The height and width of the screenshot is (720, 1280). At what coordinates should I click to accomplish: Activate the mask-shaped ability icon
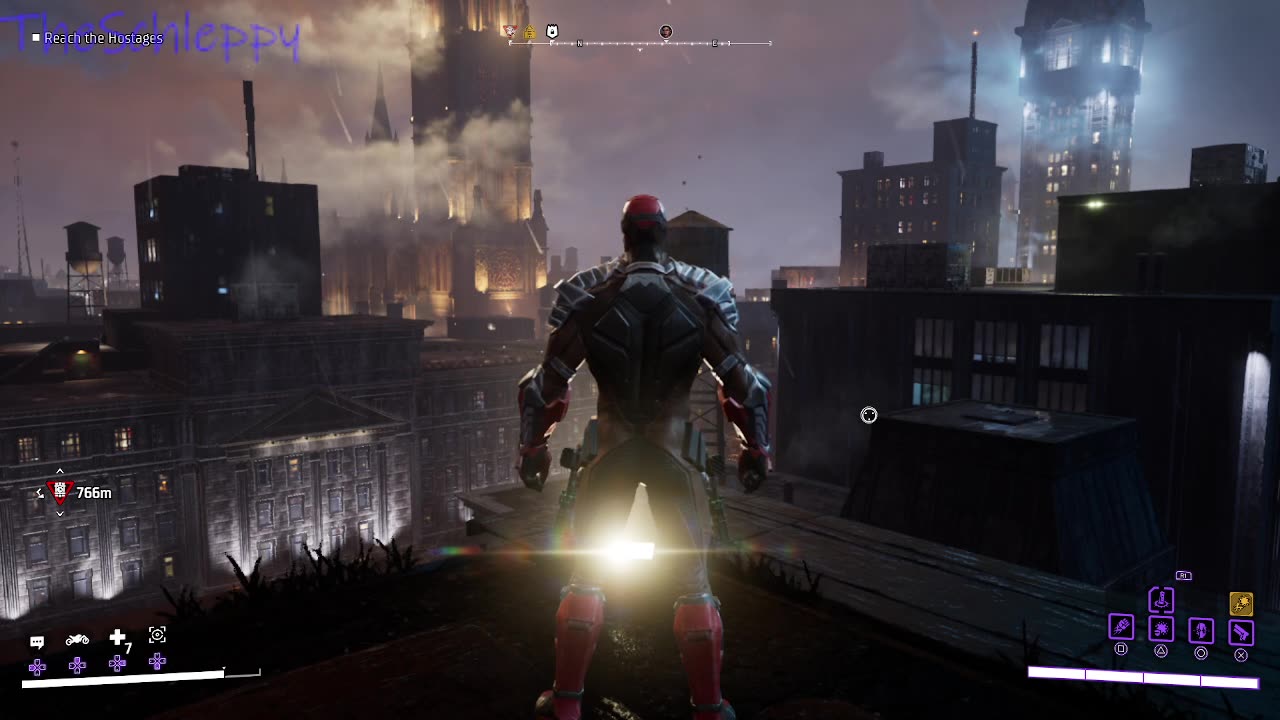click(x=1201, y=630)
